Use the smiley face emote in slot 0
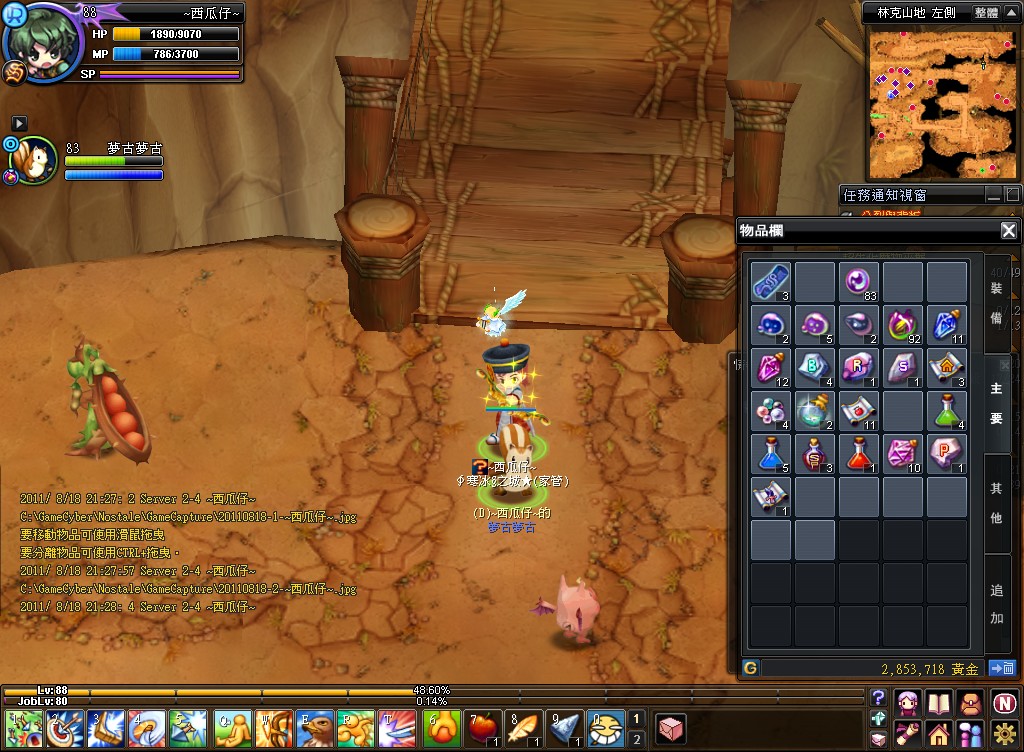Screen dimensions: 1024x752 coord(604,728)
